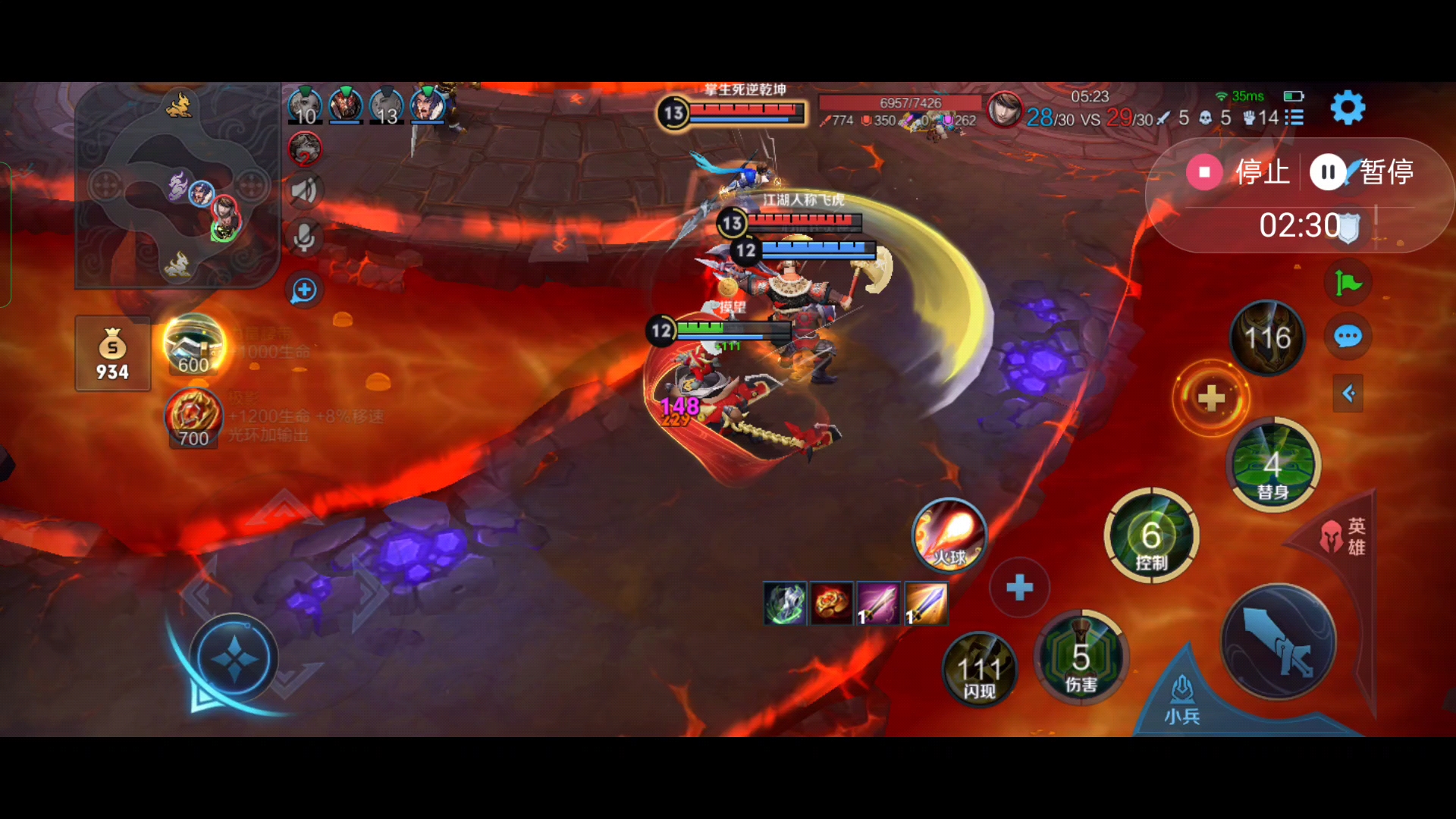Toggle the speaker audio icon
Screen dimensions: 1456x819
coord(304,190)
